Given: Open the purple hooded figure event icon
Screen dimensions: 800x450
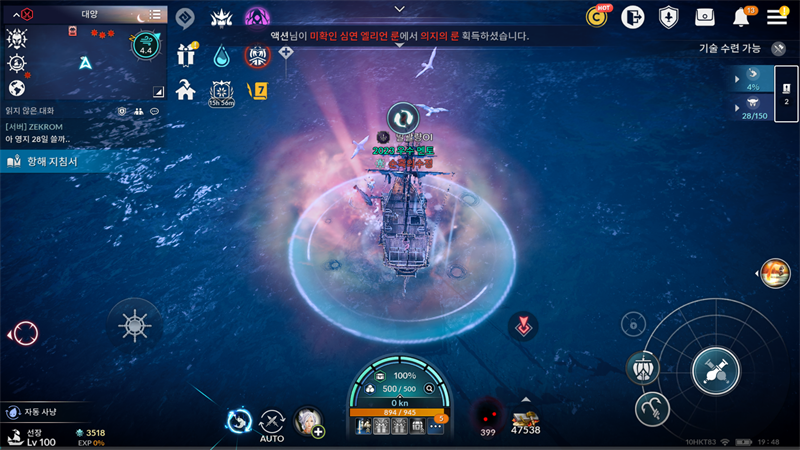Looking at the screenshot, I should tap(257, 18).
